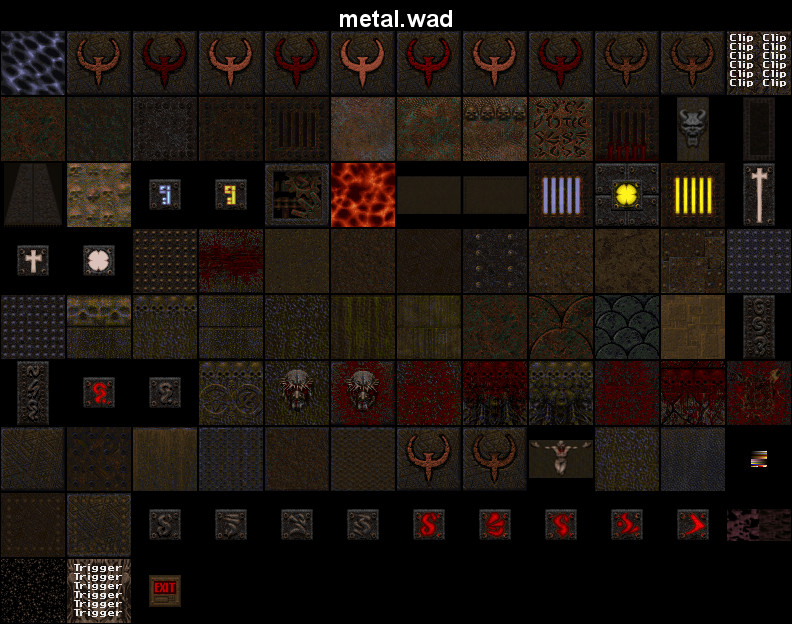Select the Clip texture thumbnail
The image size is (792, 624).
coord(758,61)
